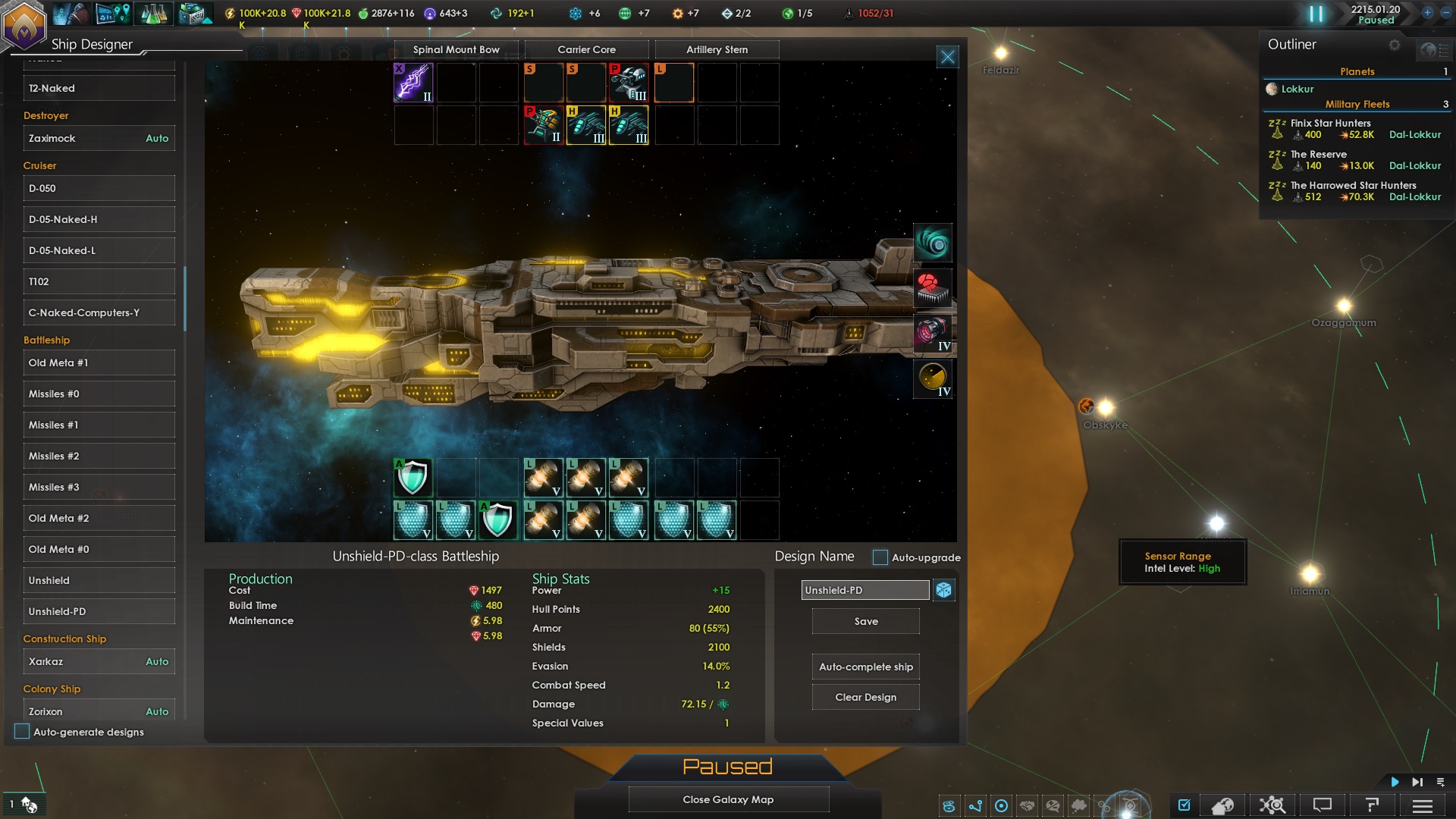Unpause the game with pause button
Image resolution: width=1456 pixels, height=819 pixels.
(x=1316, y=14)
